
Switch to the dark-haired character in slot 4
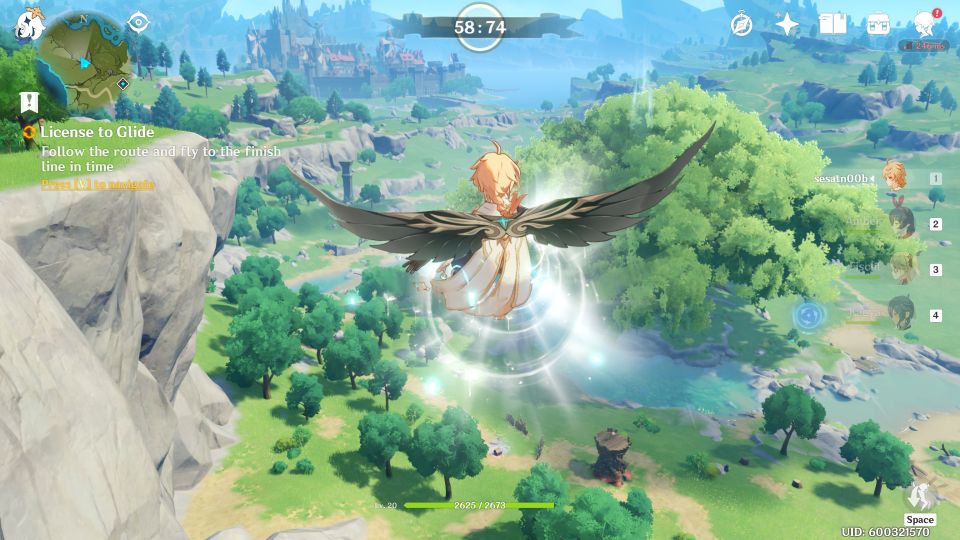901,313
